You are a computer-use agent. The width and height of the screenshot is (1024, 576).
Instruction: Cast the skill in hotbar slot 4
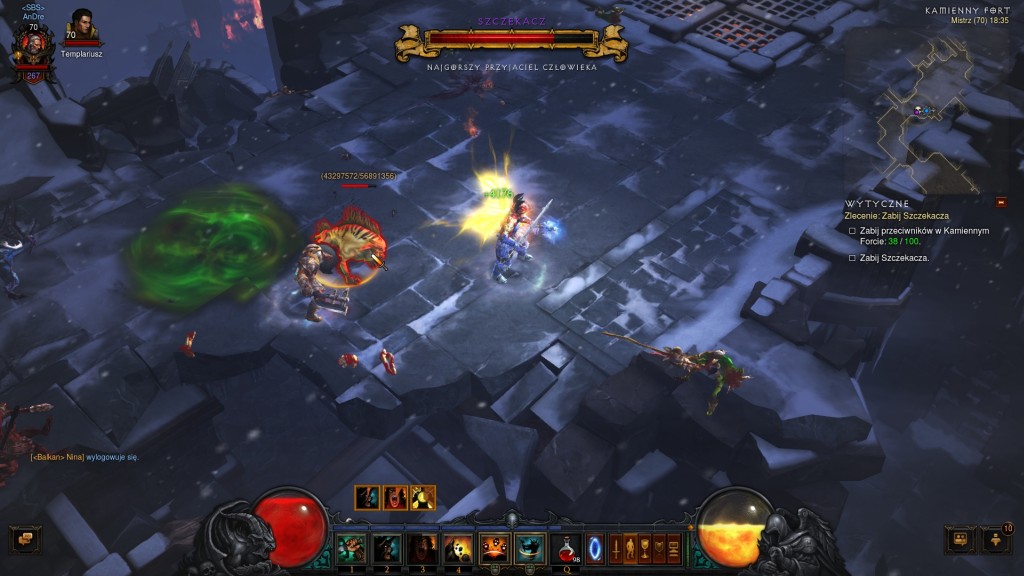click(x=458, y=548)
